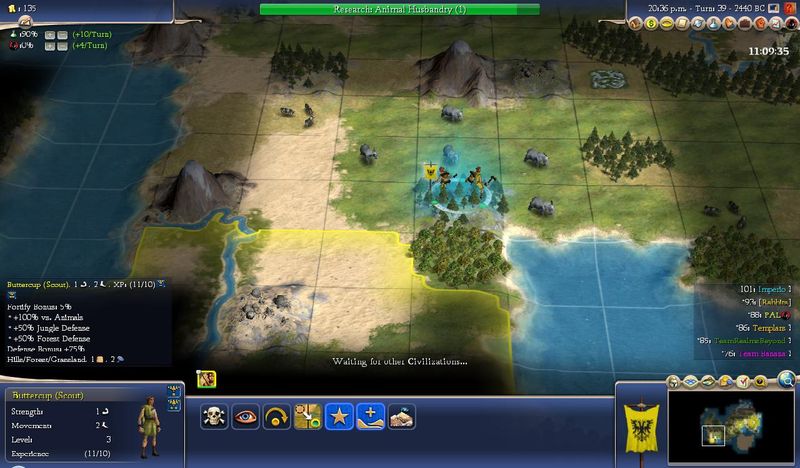The width and height of the screenshot is (800, 468).
Task: Choose the mountain terrain promotion icon
Action: click(401, 416)
